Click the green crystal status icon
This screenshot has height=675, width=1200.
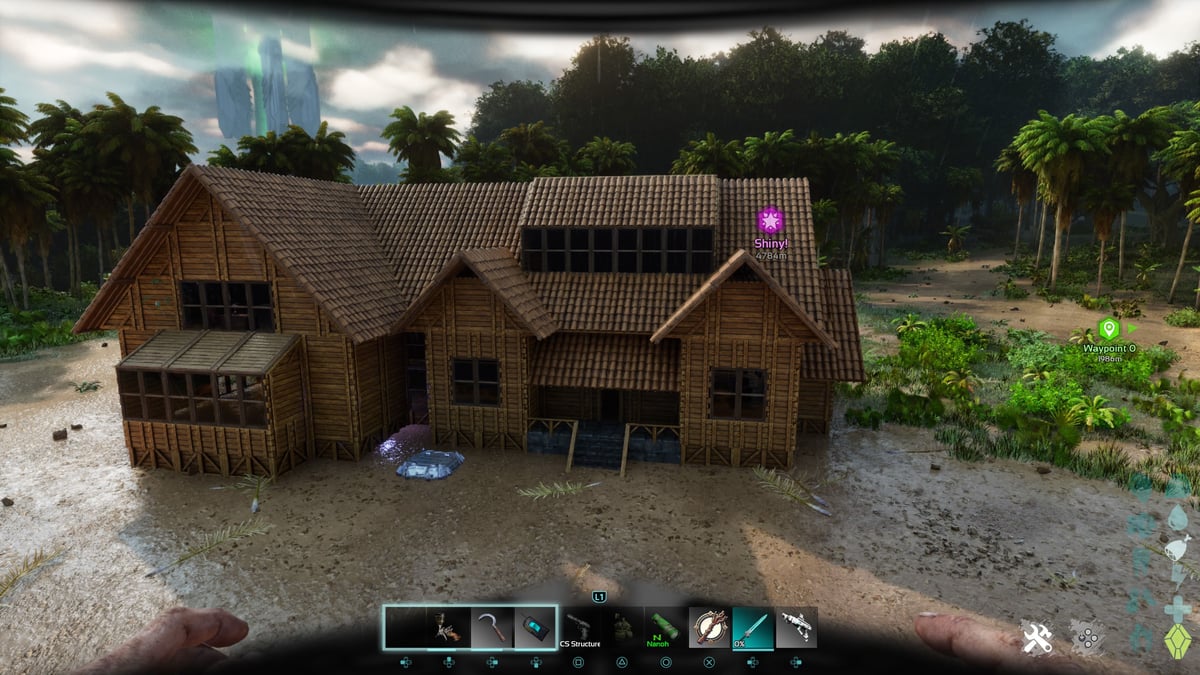coord(1179,640)
